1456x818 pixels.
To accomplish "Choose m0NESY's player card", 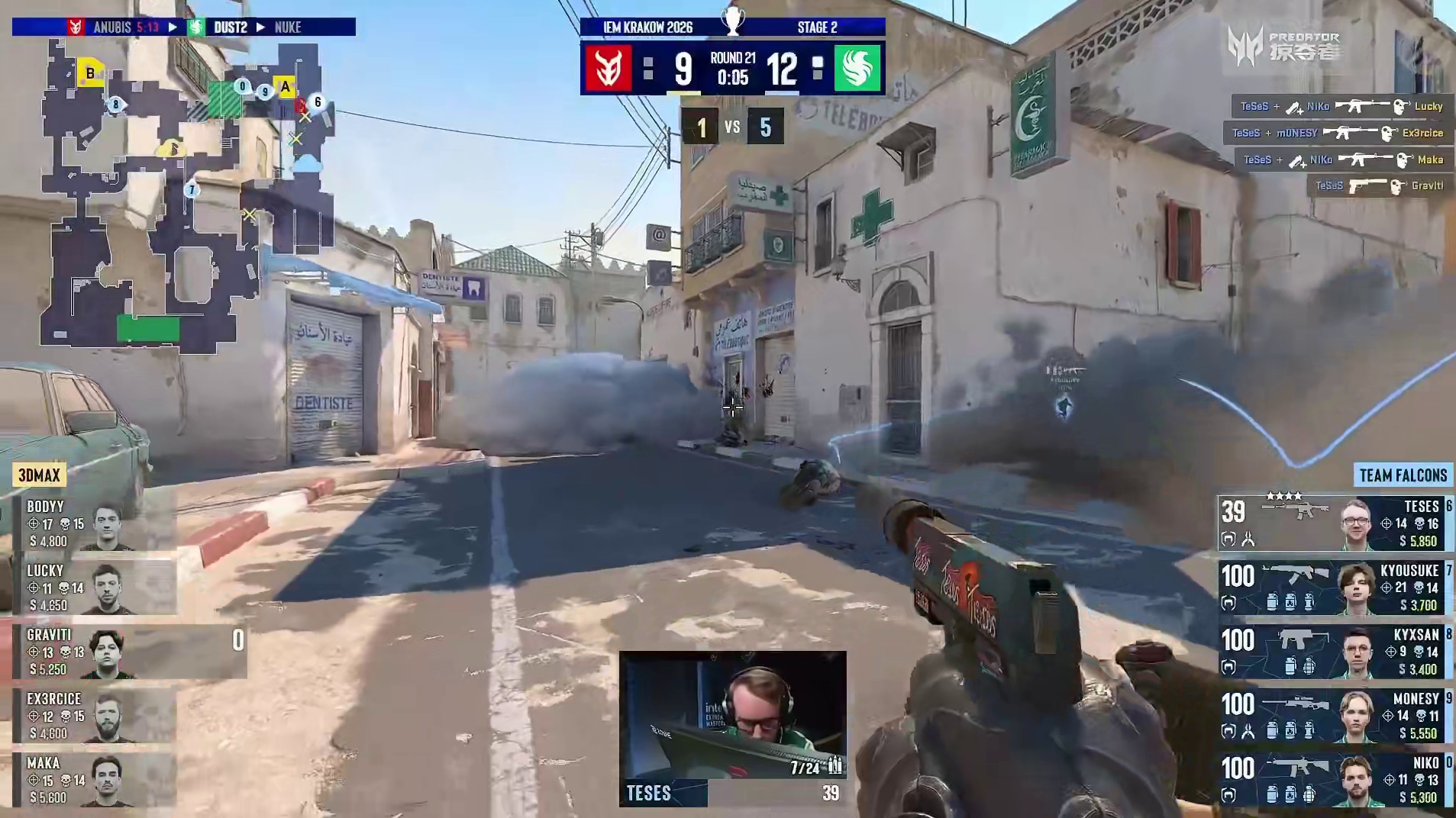I will click(x=1335, y=716).
